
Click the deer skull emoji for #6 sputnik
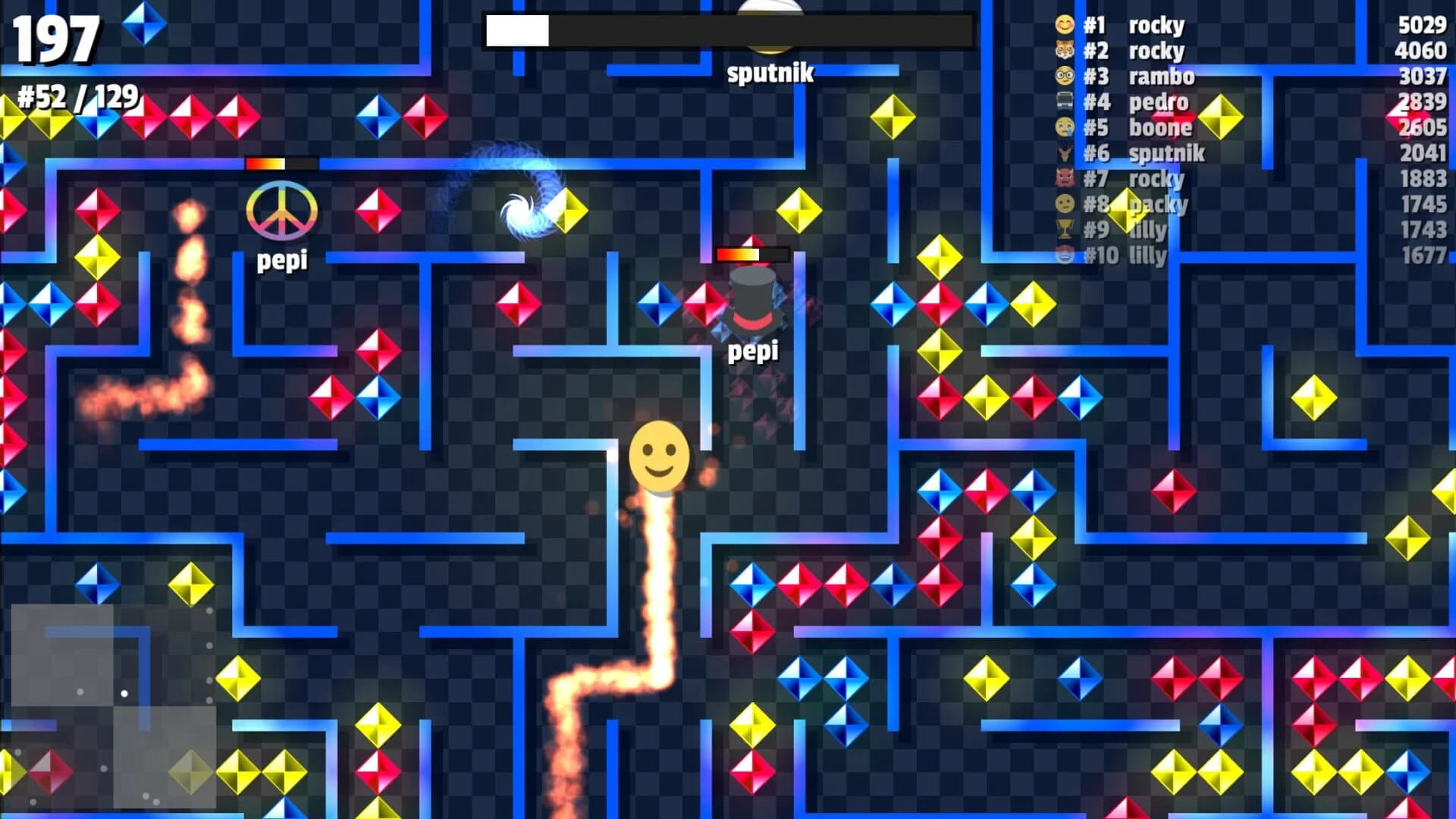(x=1065, y=154)
